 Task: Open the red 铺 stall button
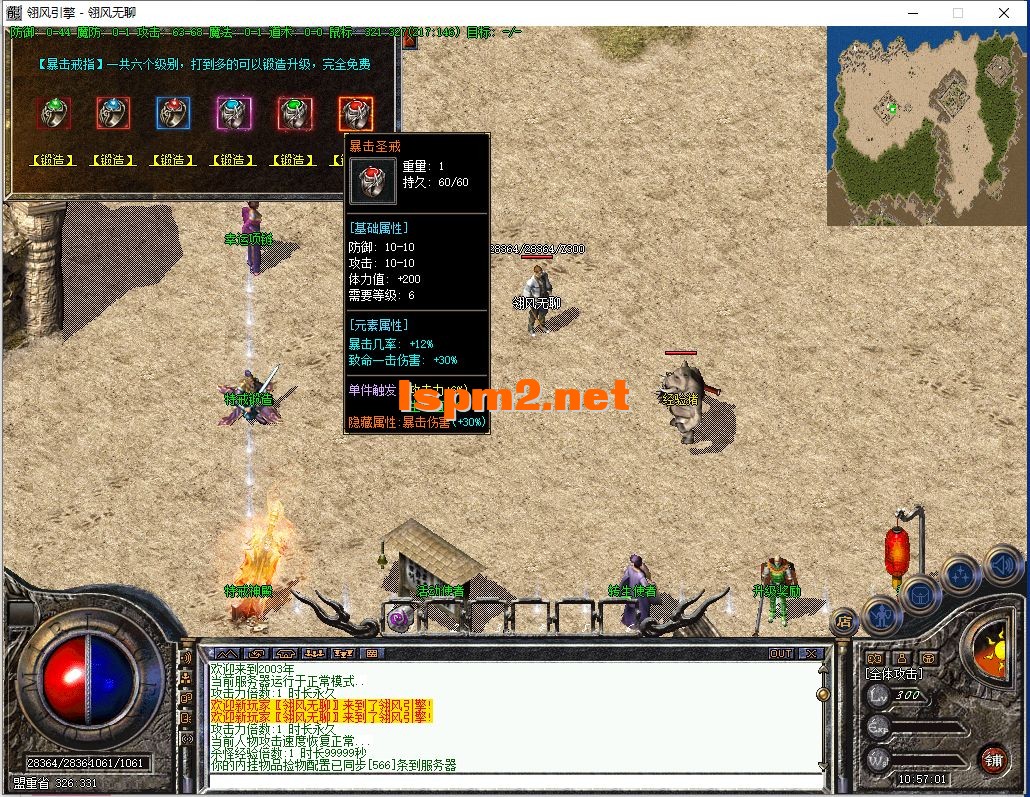pyautogui.click(x=992, y=757)
